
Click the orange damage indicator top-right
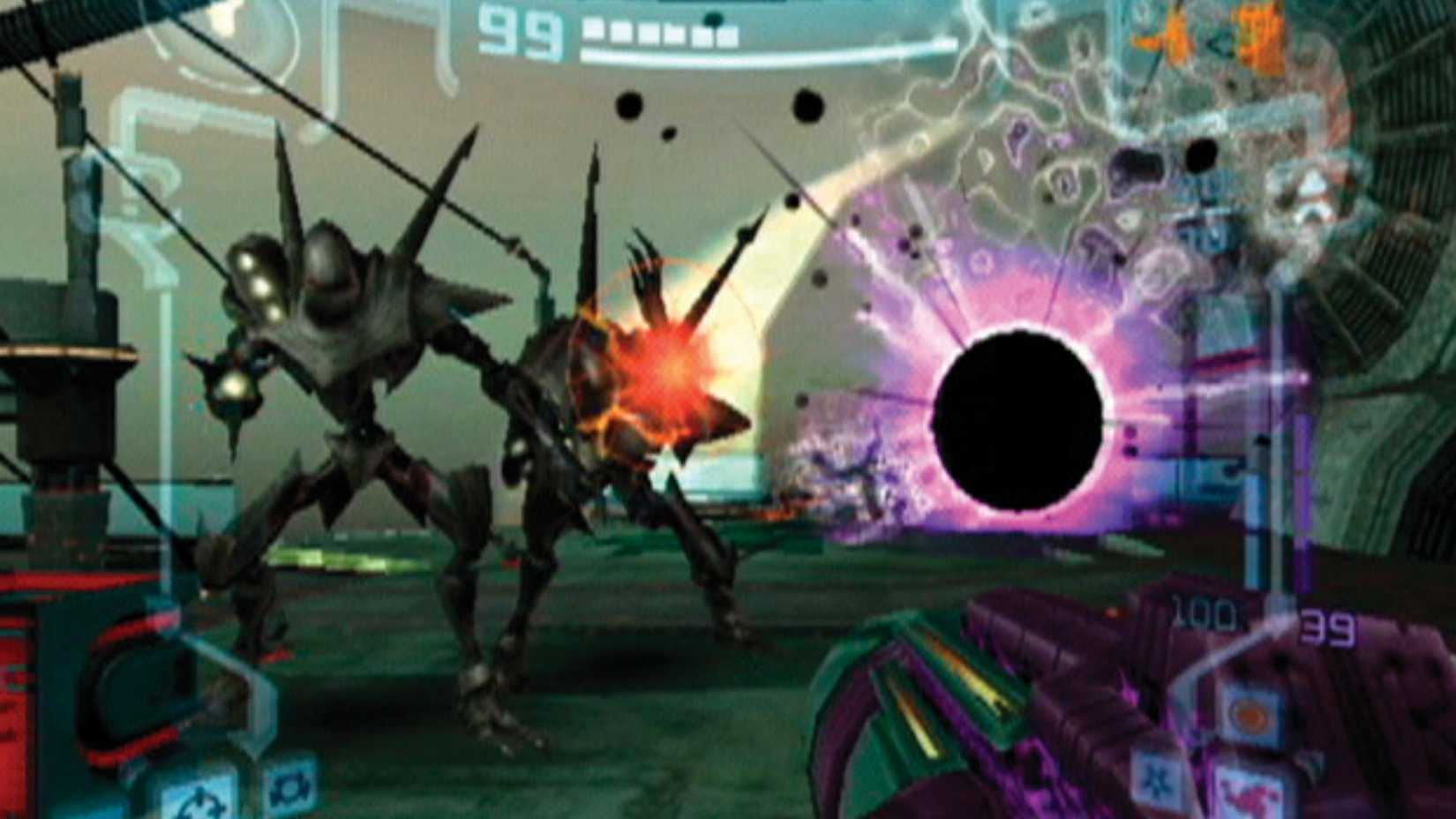pyautogui.click(x=1253, y=35)
